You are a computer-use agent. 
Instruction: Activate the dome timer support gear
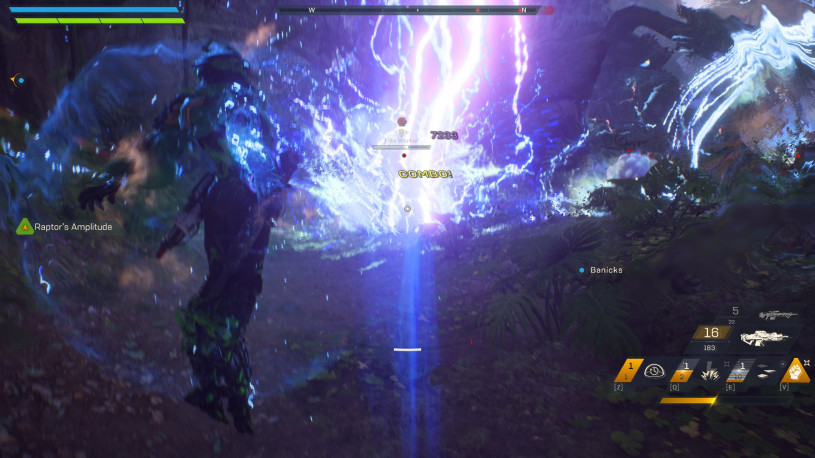pos(655,371)
